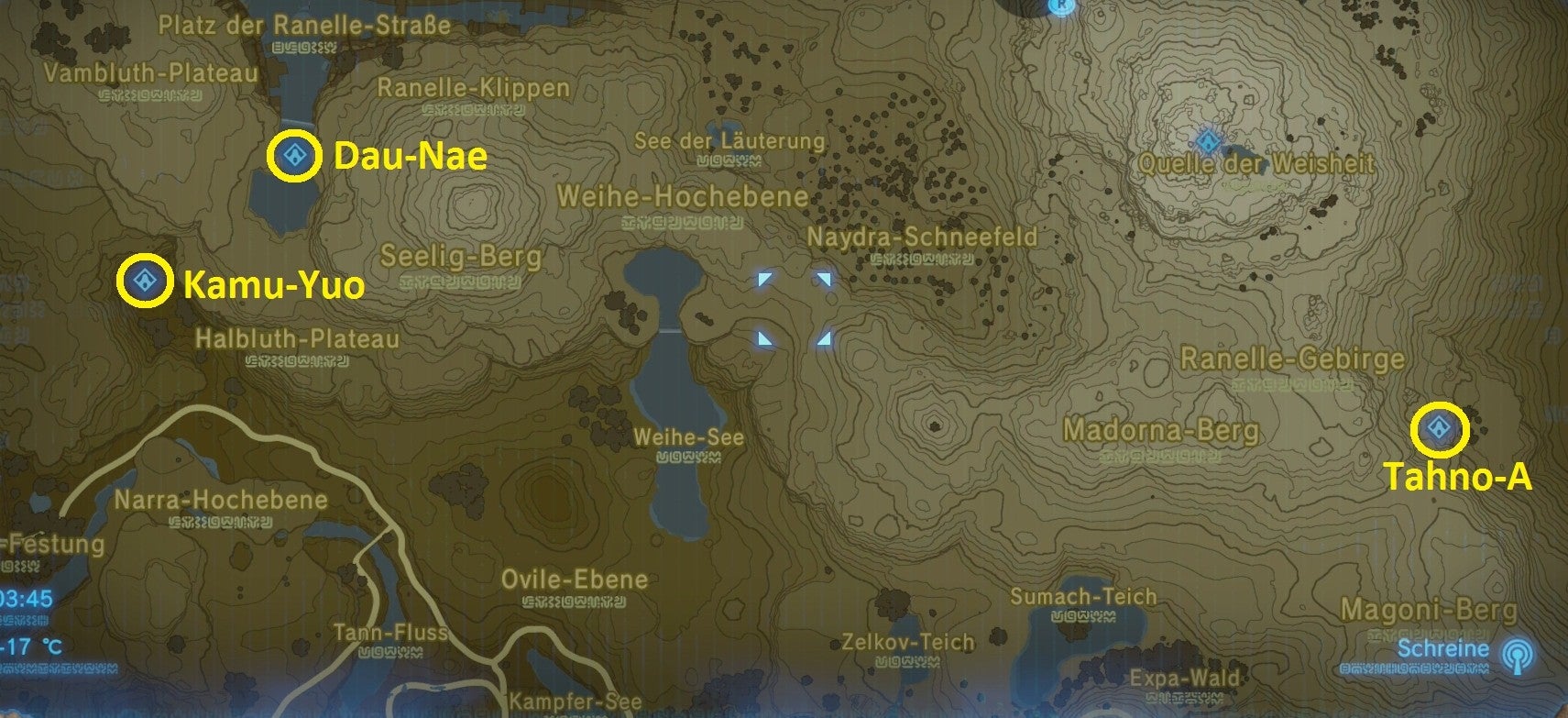
Task: Select the Weihe-Hochebene region label
Action: [684, 196]
